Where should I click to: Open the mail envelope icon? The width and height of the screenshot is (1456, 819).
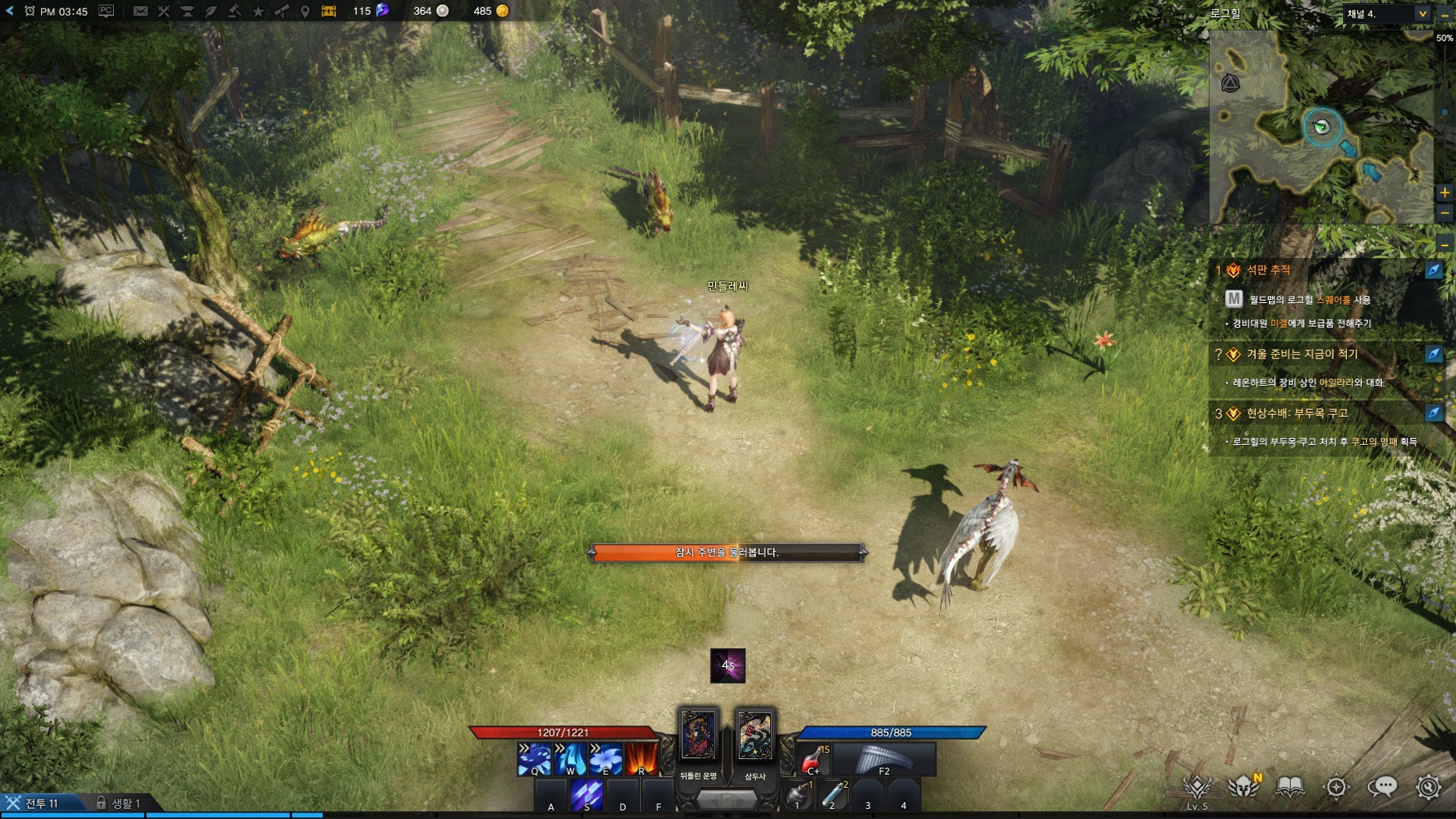140,11
